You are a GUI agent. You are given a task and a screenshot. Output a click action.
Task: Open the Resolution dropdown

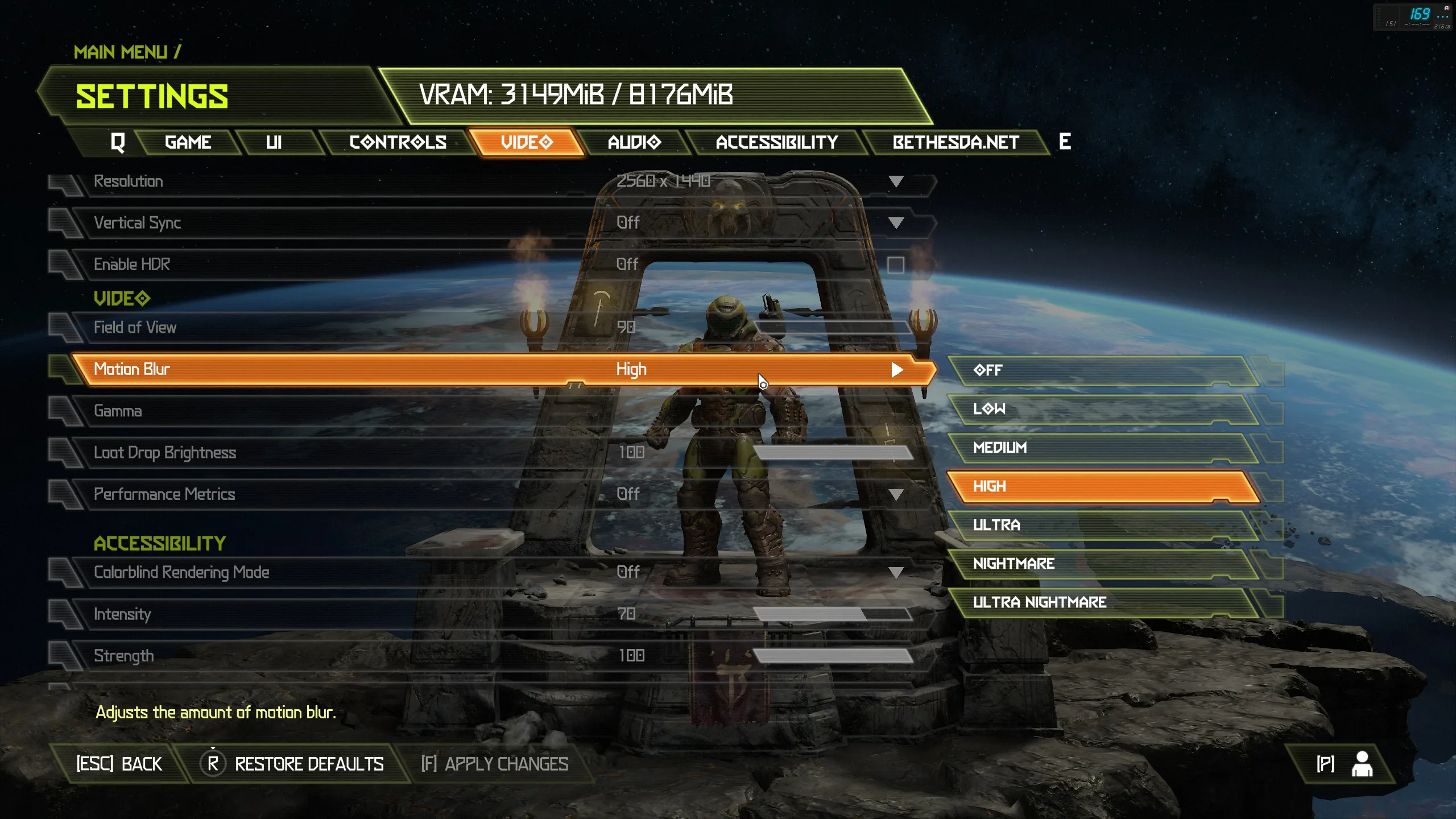coord(896,181)
